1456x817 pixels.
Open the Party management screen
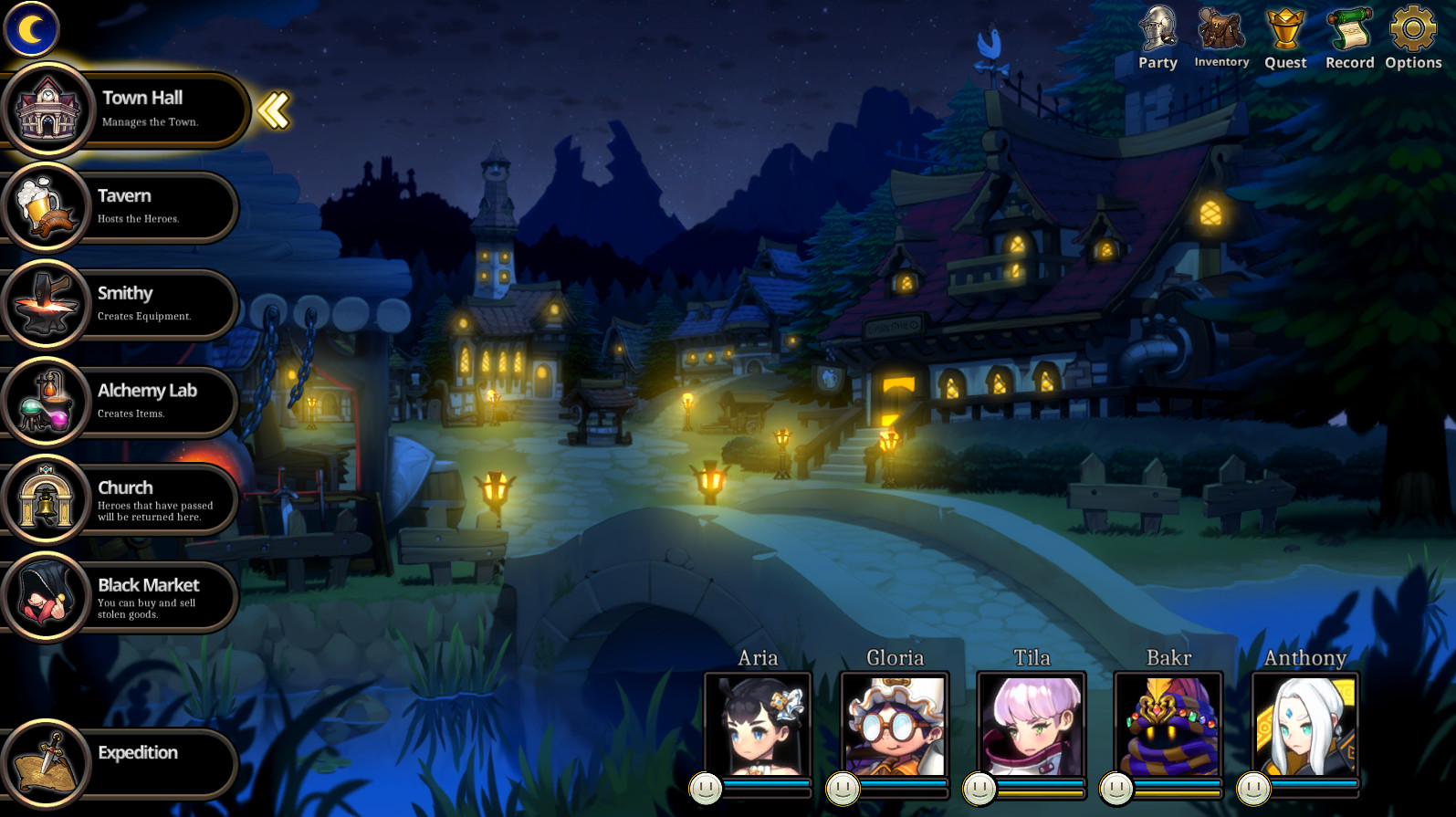(x=1157, y=35)
